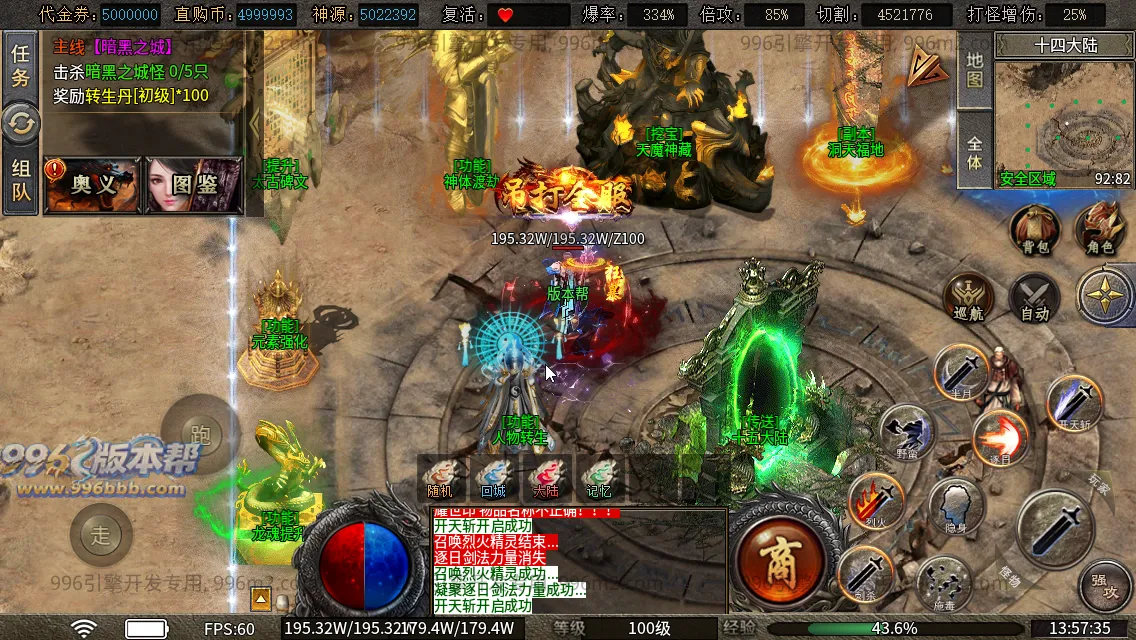Switch chat to the 全体 channel tab
1136x640 pixels.
tap(975, 152)
